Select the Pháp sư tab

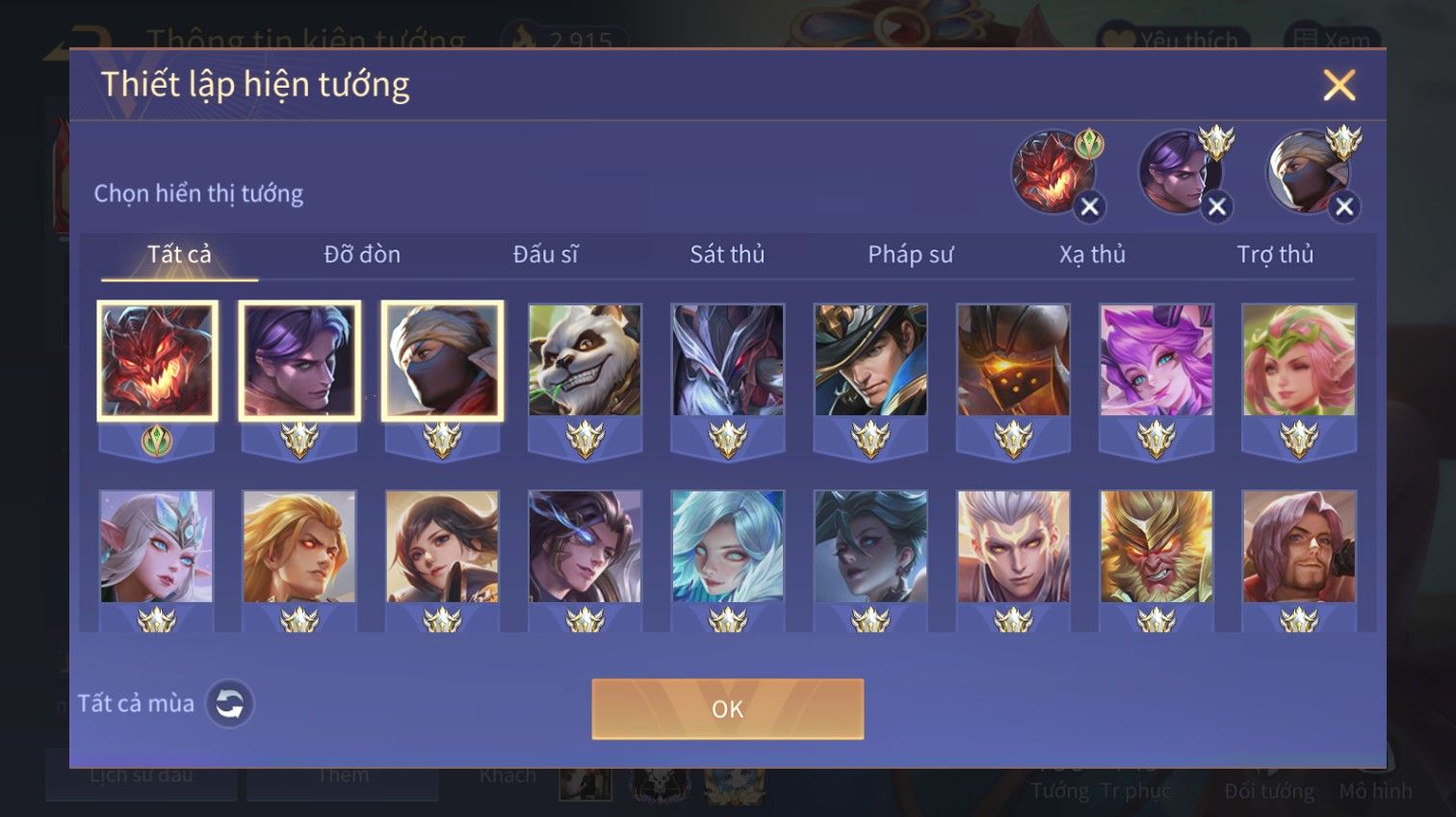(910, 254)
